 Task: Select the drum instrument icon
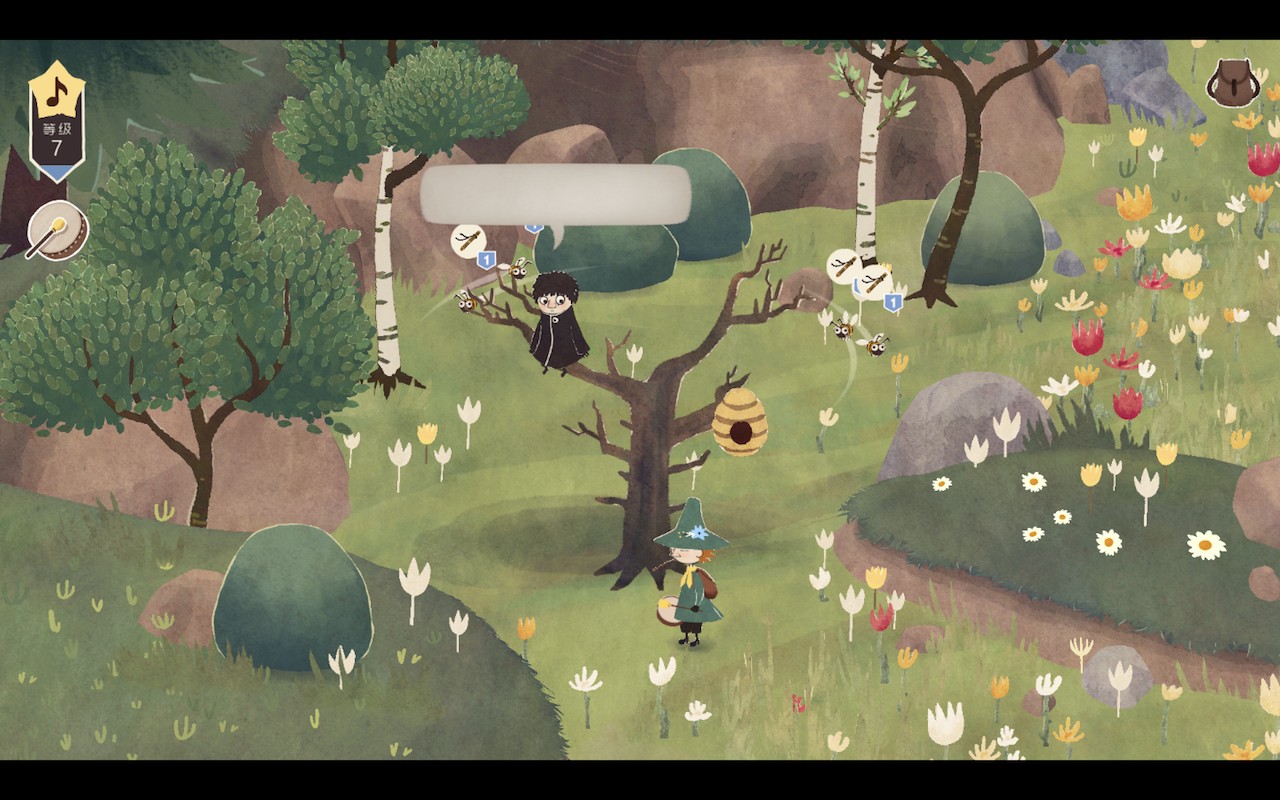pyautogui.click(x=57, y=230)
